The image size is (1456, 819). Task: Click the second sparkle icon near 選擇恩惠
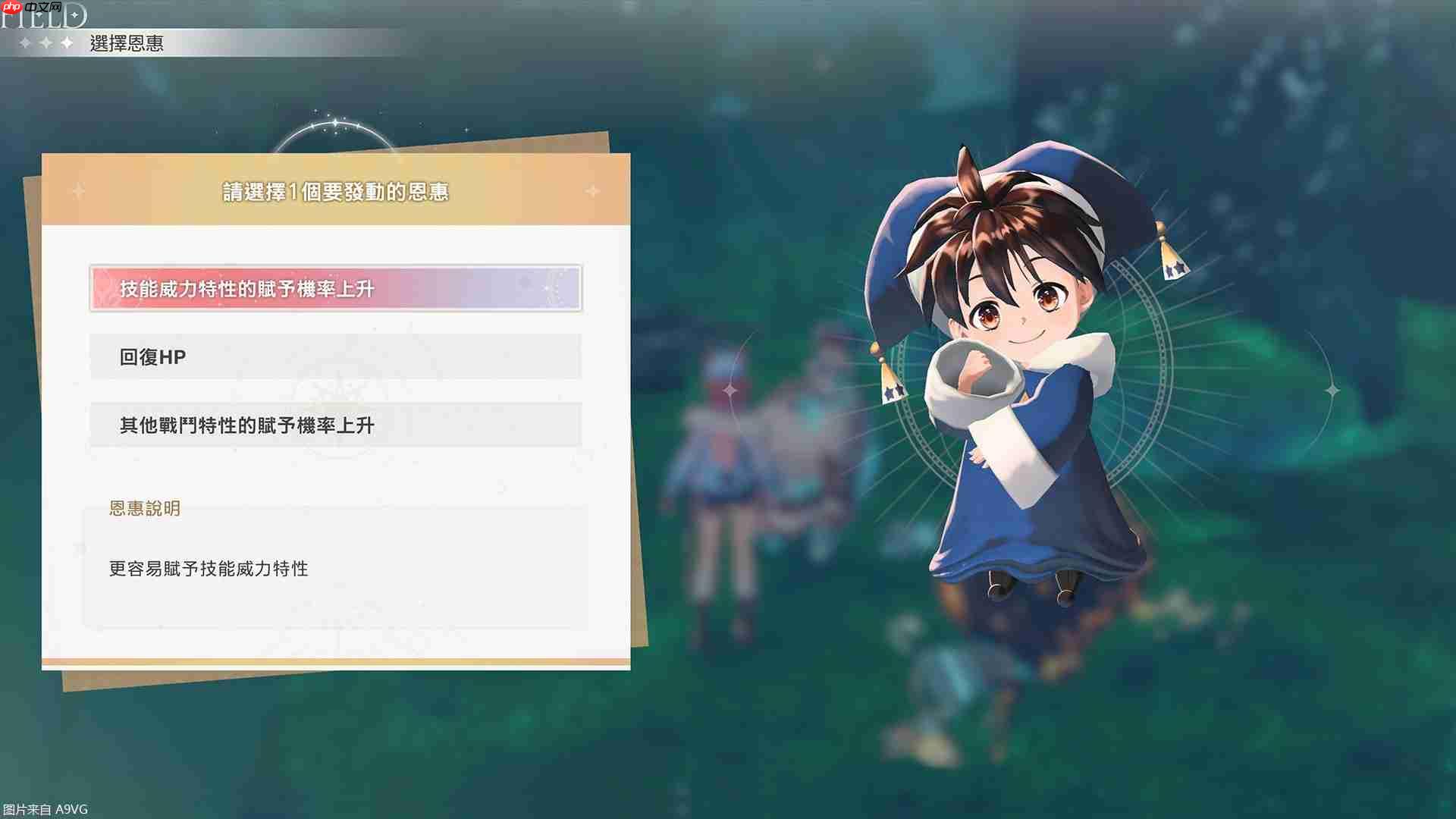point(44,42)
